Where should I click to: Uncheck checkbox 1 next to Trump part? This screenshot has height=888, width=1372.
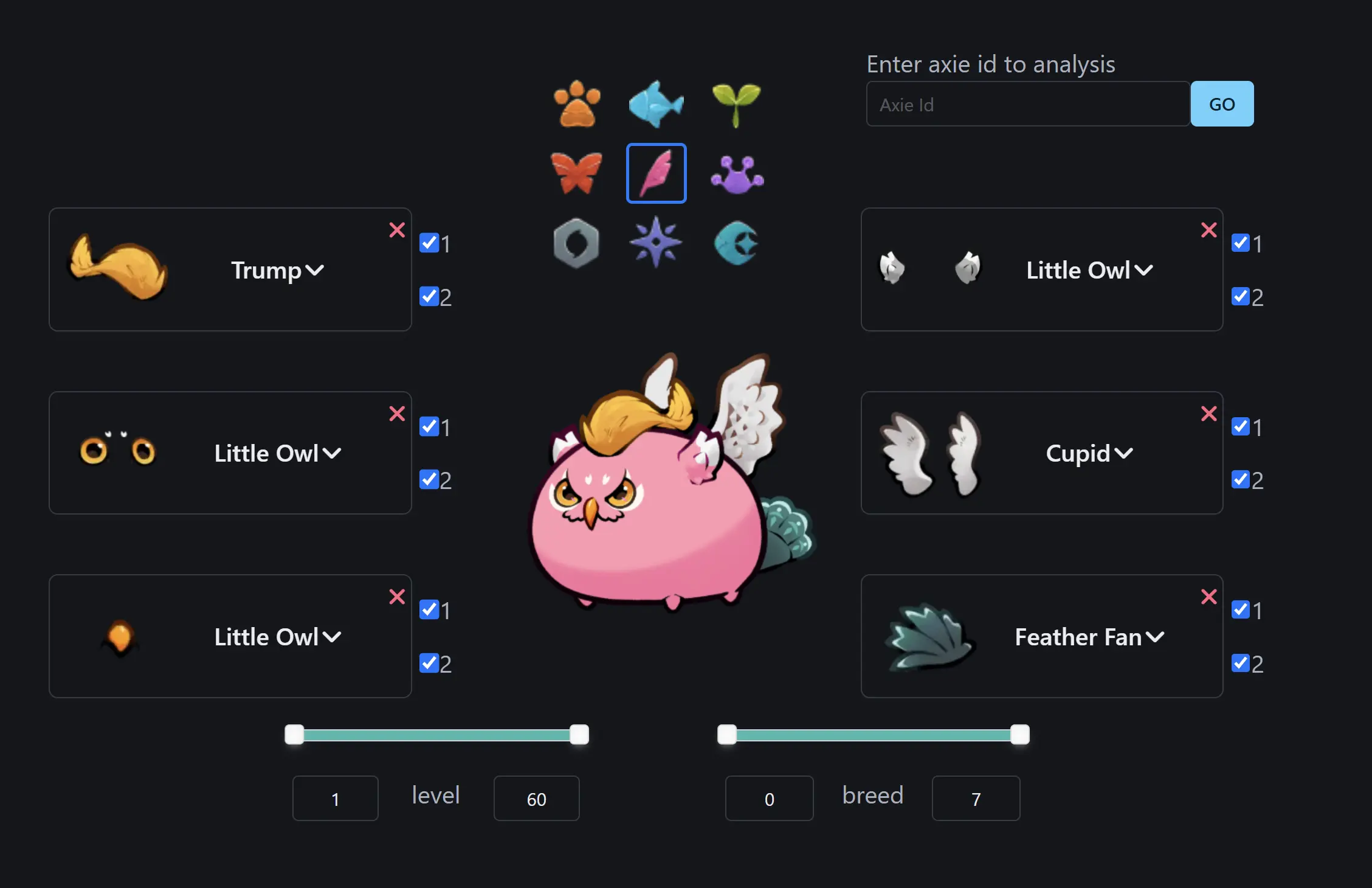(429, 243)
